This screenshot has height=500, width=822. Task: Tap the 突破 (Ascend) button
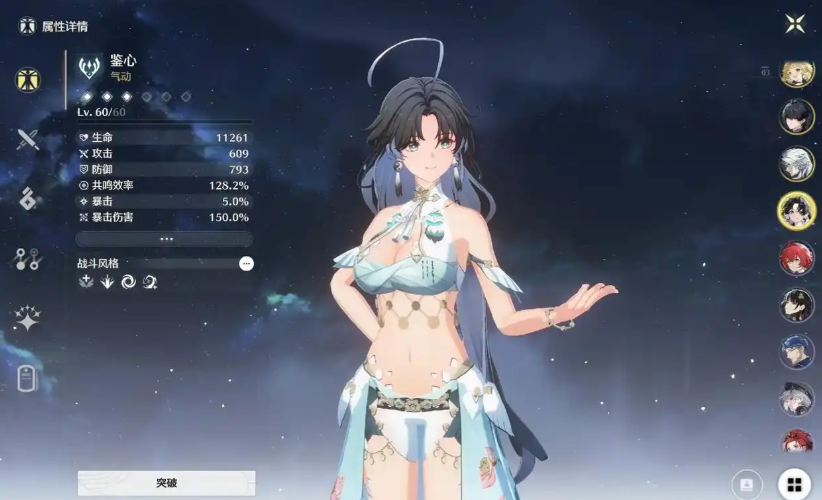[x=166, y=483]
